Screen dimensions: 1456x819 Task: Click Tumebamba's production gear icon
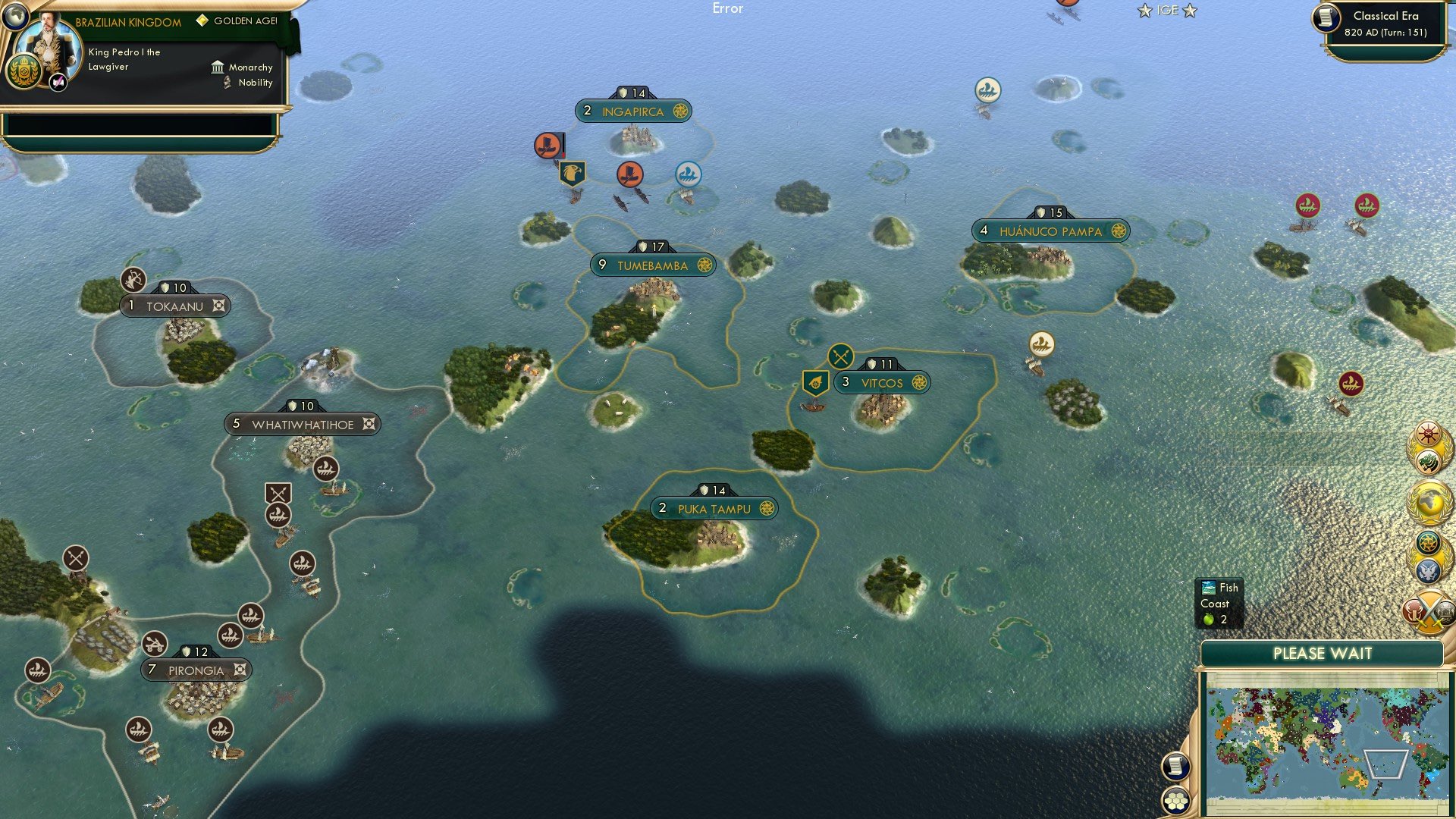705,265
